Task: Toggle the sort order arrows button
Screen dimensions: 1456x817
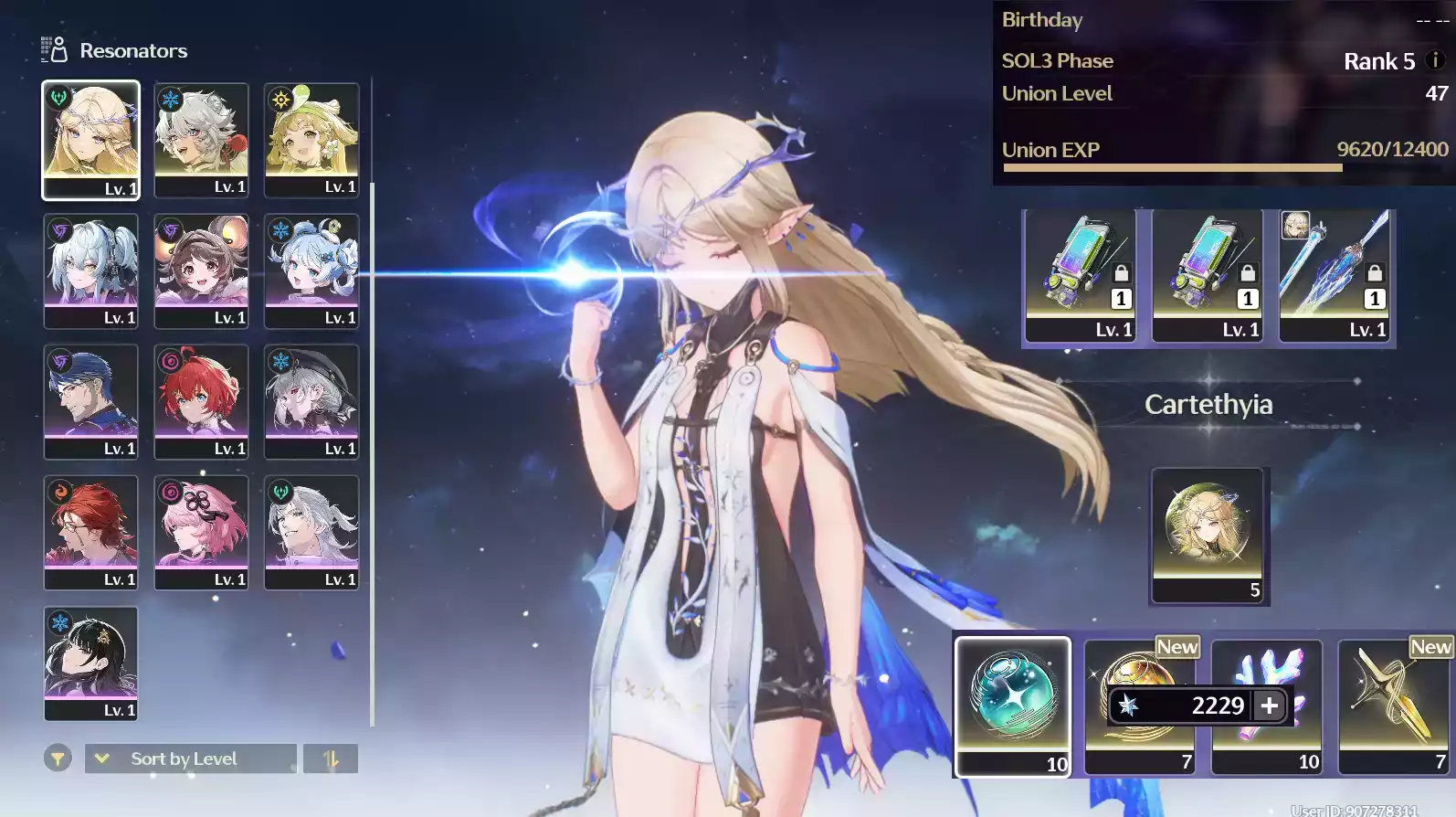Action: coord(331,759)
